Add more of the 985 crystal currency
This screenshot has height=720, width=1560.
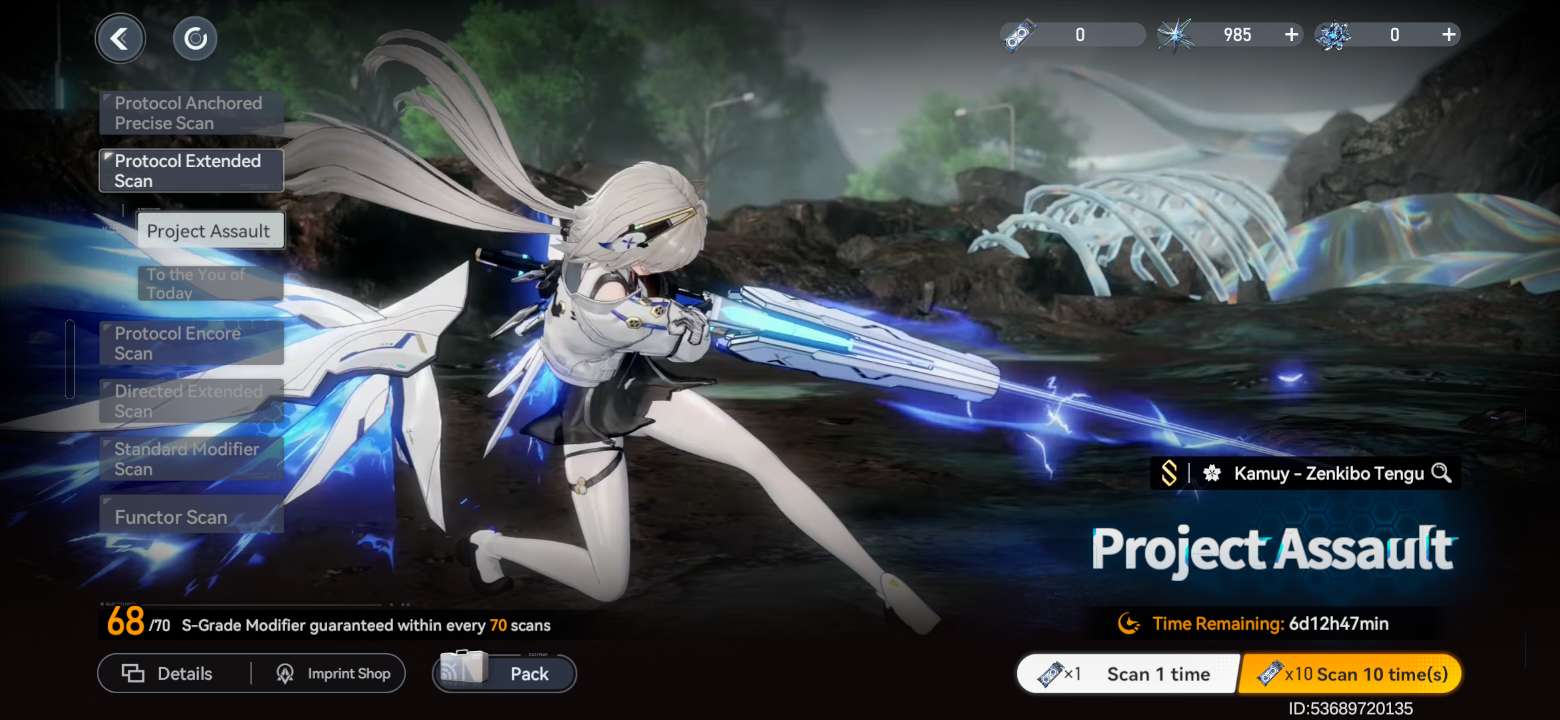[1292, 35]
